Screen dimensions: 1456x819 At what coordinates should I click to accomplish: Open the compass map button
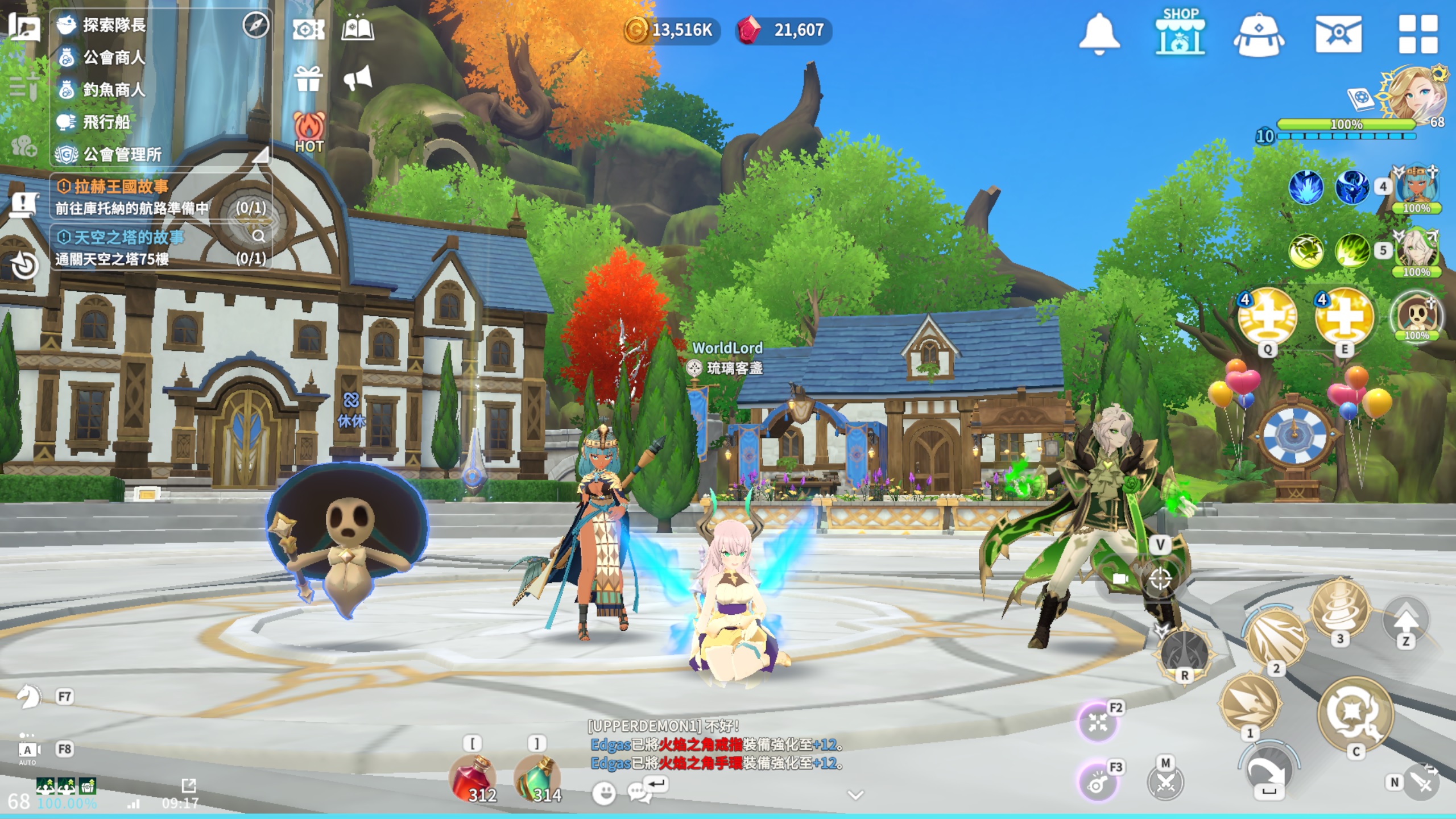point(255,25)
